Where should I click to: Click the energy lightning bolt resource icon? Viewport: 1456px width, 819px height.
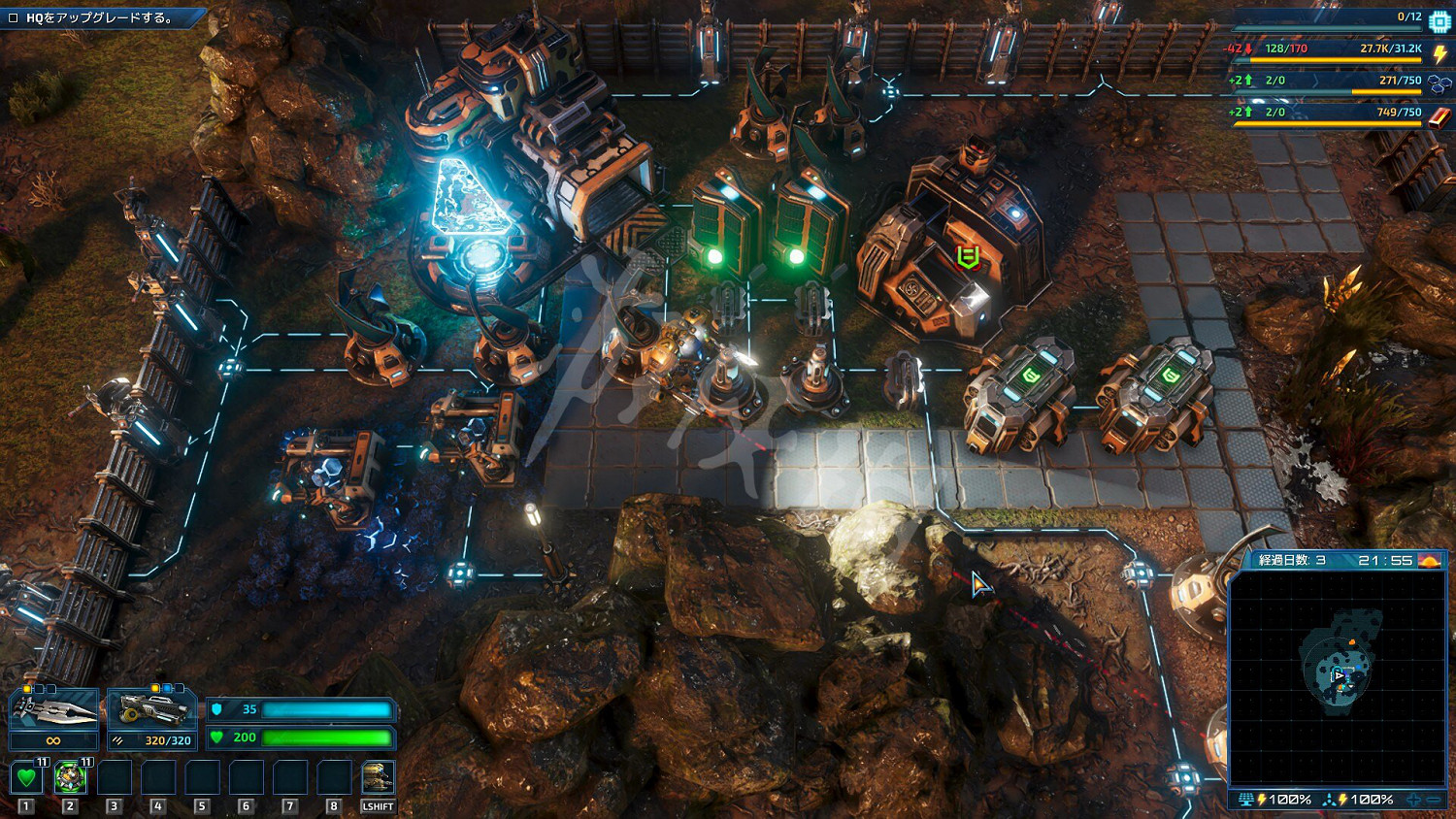(x=1440, y=53)
